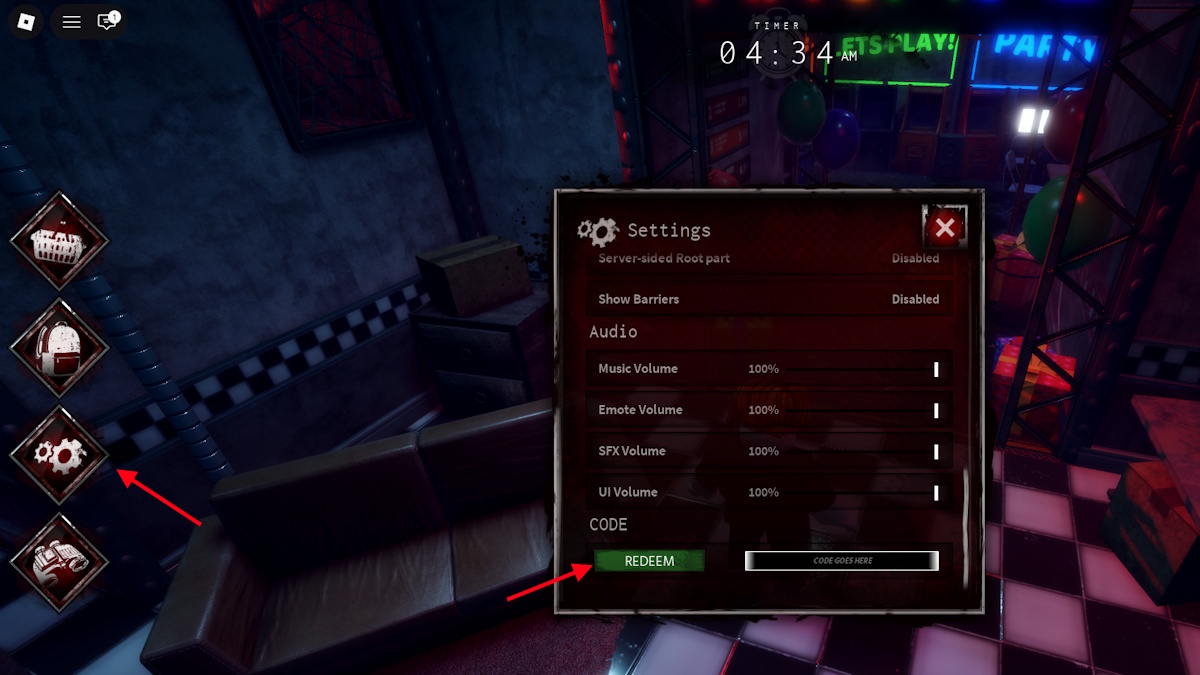Screen dimensions: 1200x675
Task: Open the bottom diamond sidebar icon
Action: pos(60,562)
